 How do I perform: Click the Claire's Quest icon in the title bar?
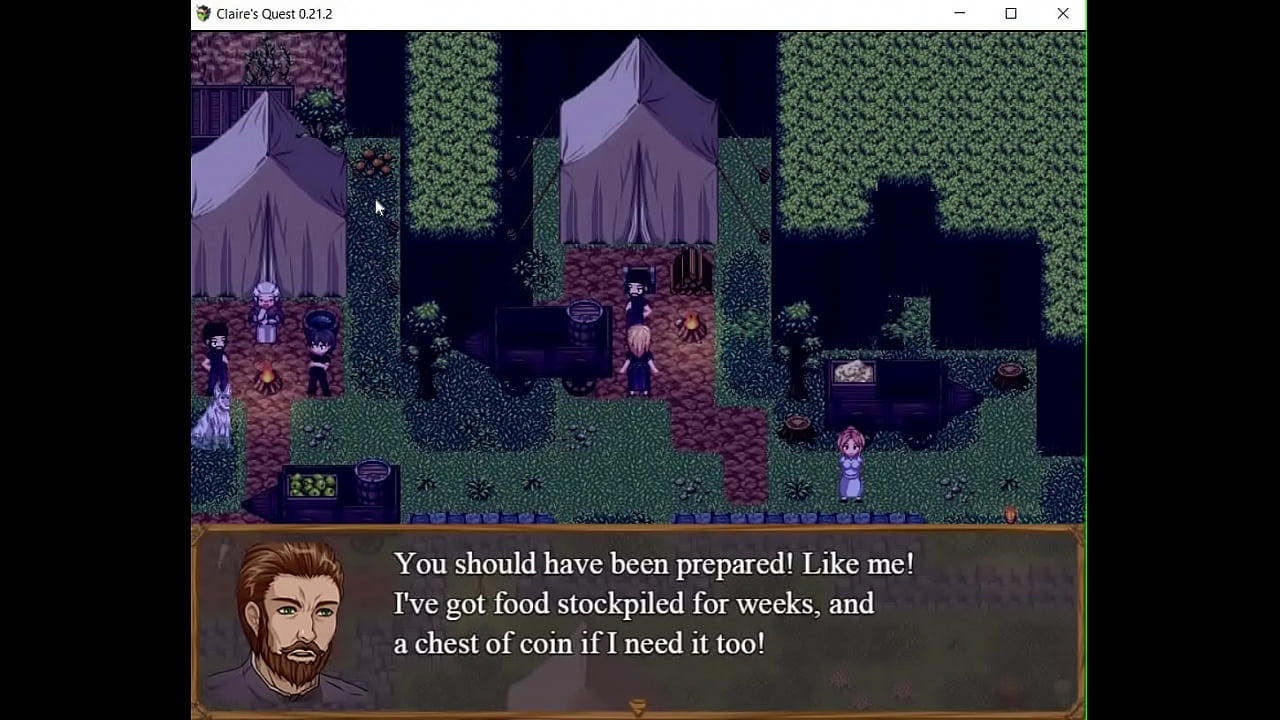point(204,13)
